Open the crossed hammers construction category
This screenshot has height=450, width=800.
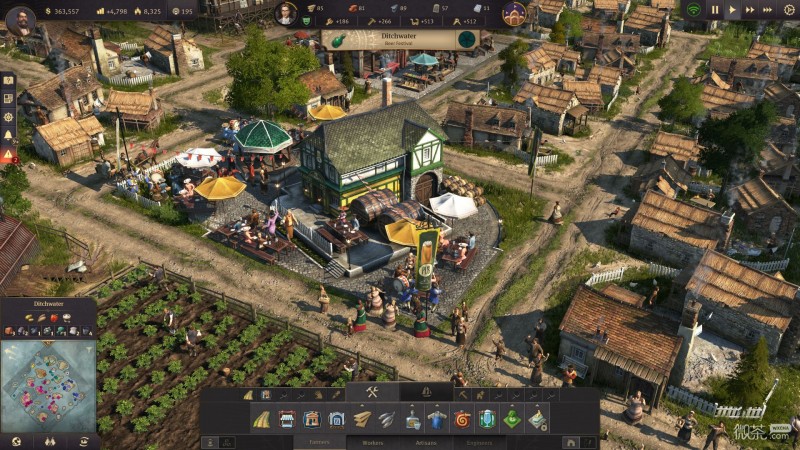click(372, 392)
